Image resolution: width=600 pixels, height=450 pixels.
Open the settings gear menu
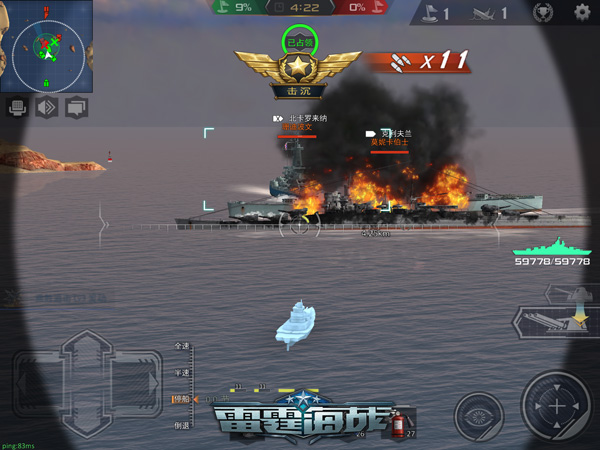(582, 13)
